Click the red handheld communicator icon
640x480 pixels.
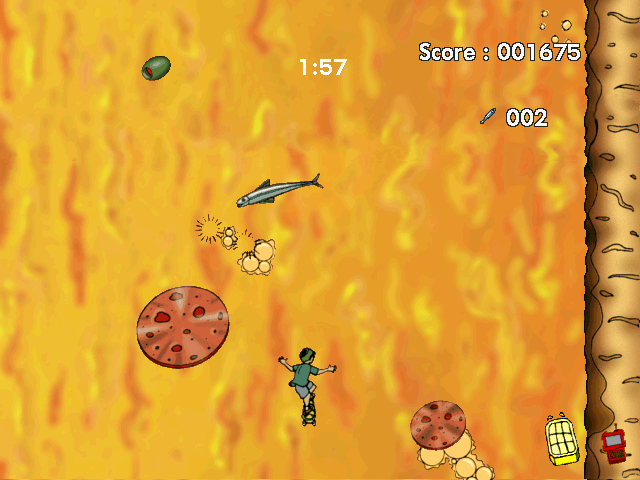(x=613, y=445)
